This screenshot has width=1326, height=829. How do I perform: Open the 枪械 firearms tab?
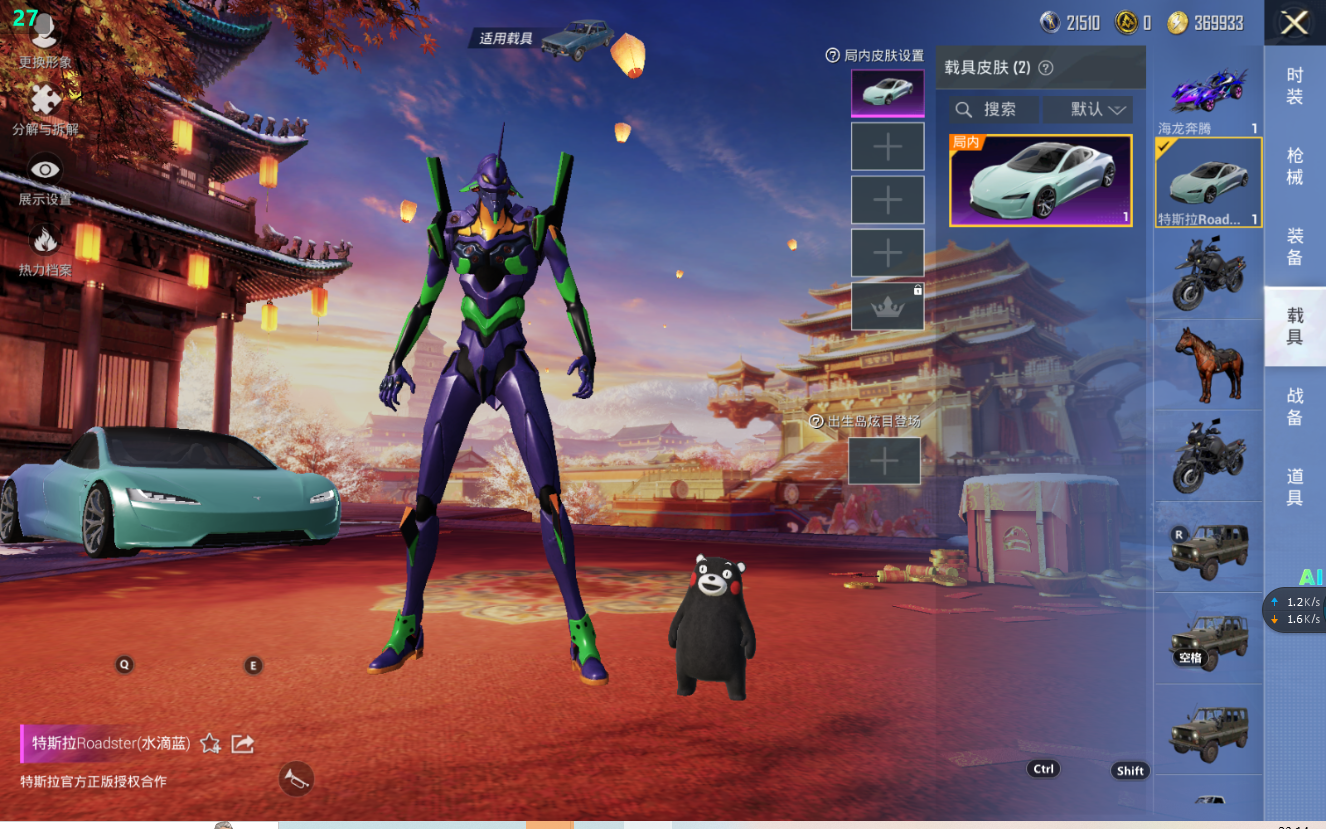[1294, 166]
